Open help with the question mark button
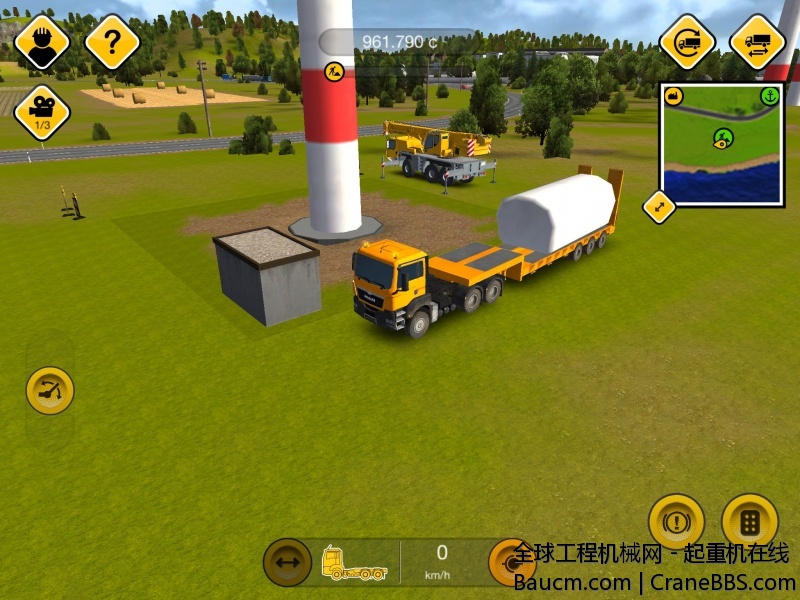The width and height of the screenshot is (800, 600). pos(112,42)
